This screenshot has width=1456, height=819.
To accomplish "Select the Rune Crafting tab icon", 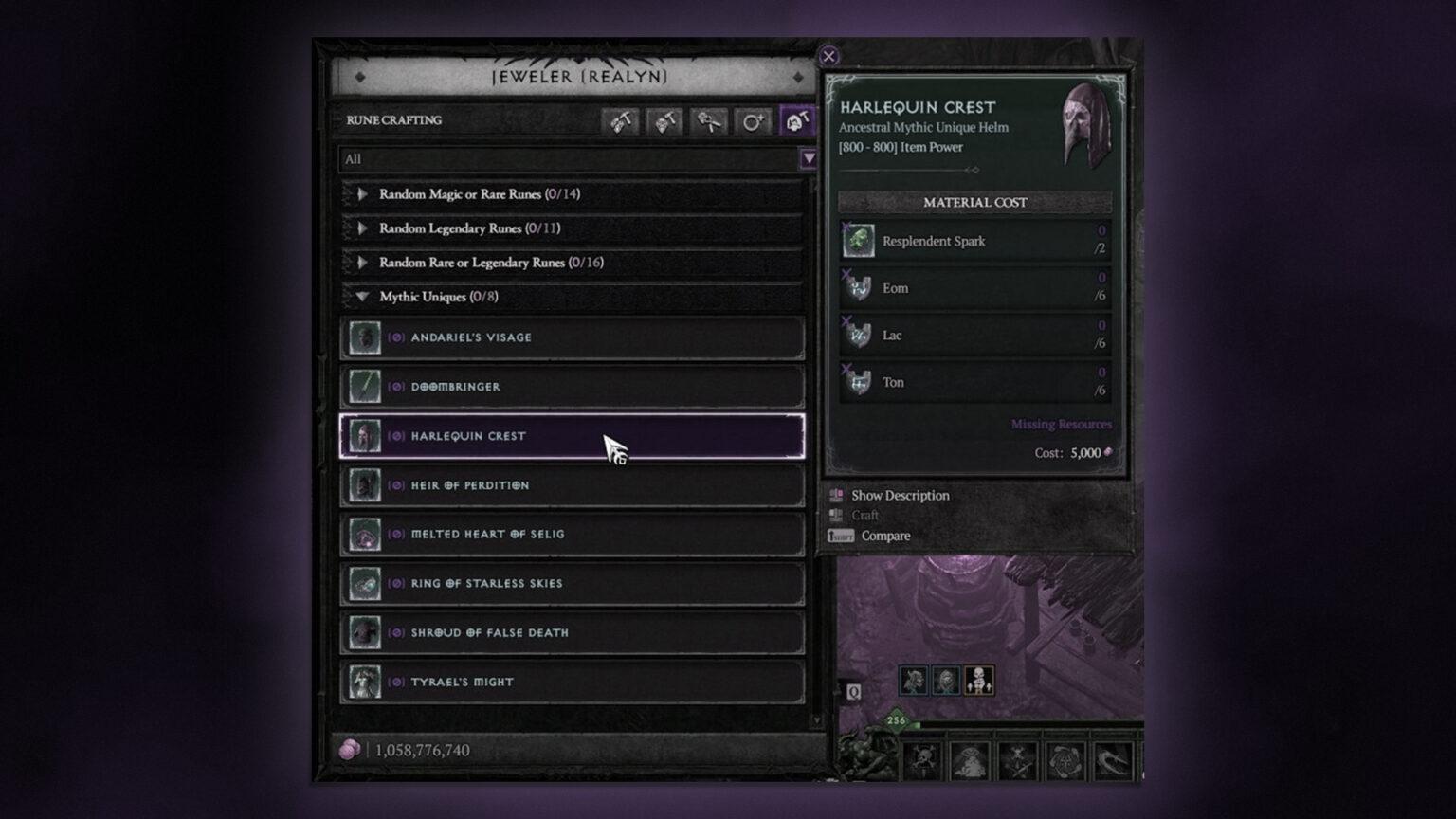I will [797, 120].
